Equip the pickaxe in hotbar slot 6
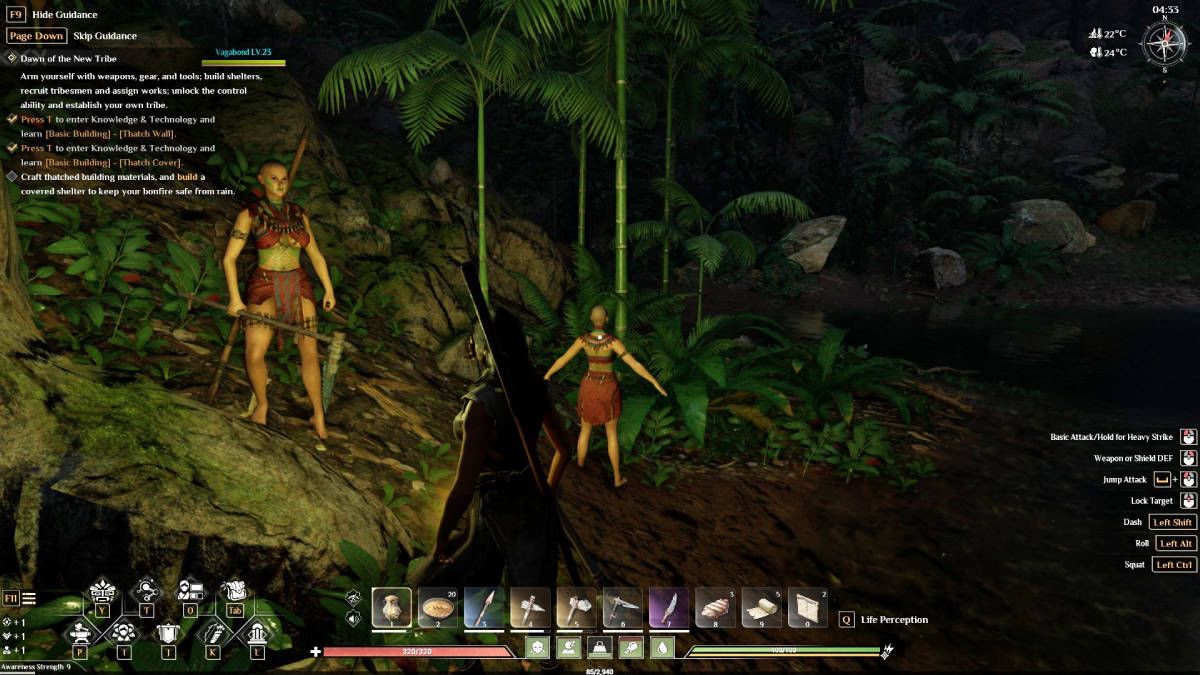Viewport: 1200px width, 675px height. [622, 607]
